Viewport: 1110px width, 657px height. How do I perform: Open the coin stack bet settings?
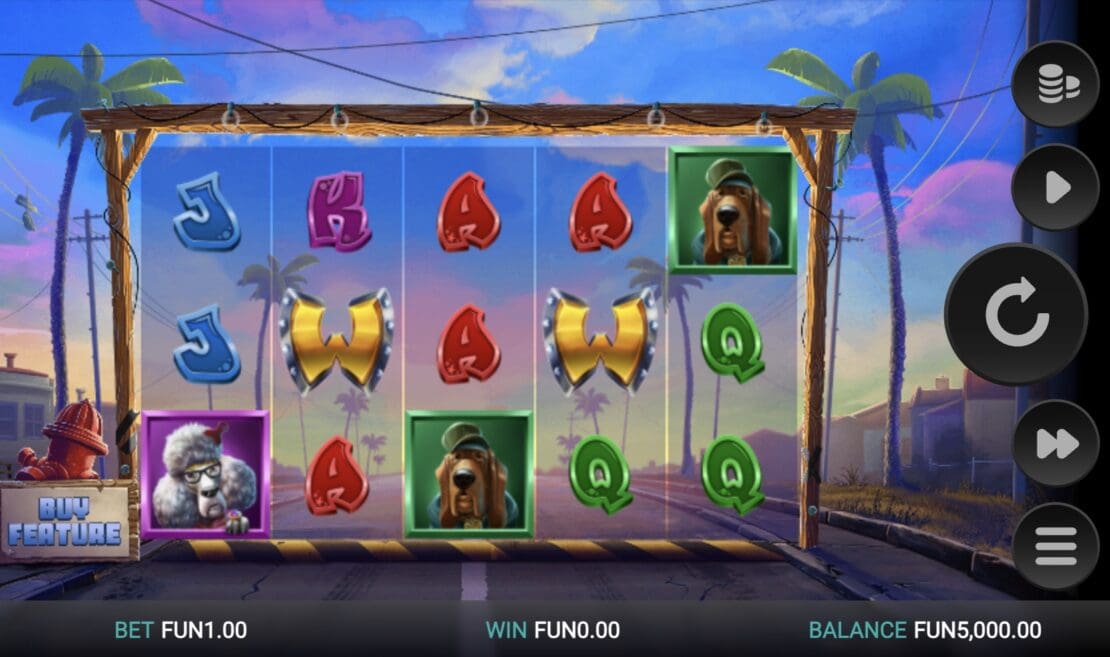point(1055,85)
